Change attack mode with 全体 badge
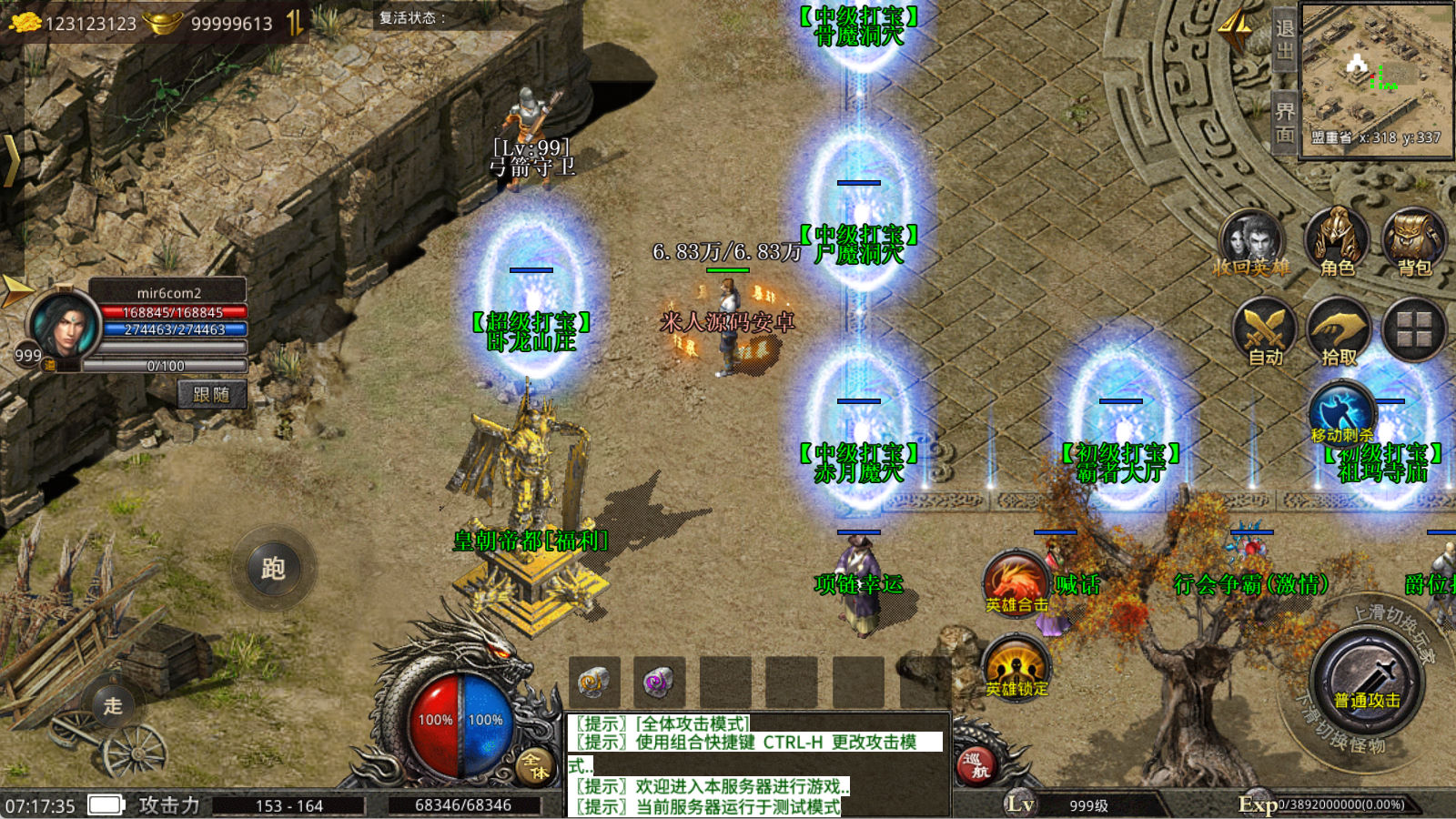The image size is (1456, 819). click(534, 766)
